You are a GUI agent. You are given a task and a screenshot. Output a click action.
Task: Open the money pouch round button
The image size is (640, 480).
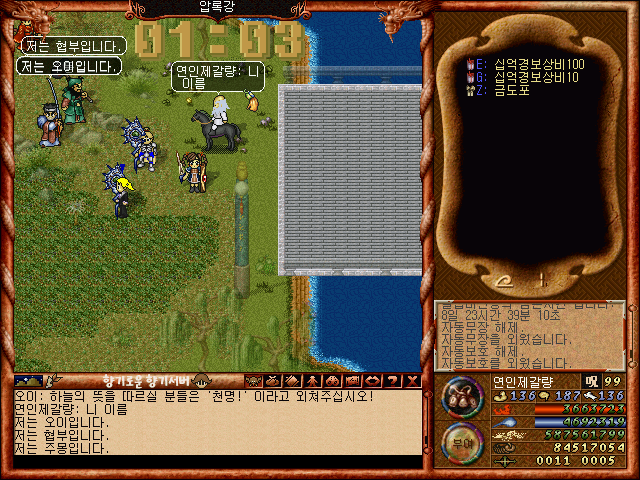[462, 396]
